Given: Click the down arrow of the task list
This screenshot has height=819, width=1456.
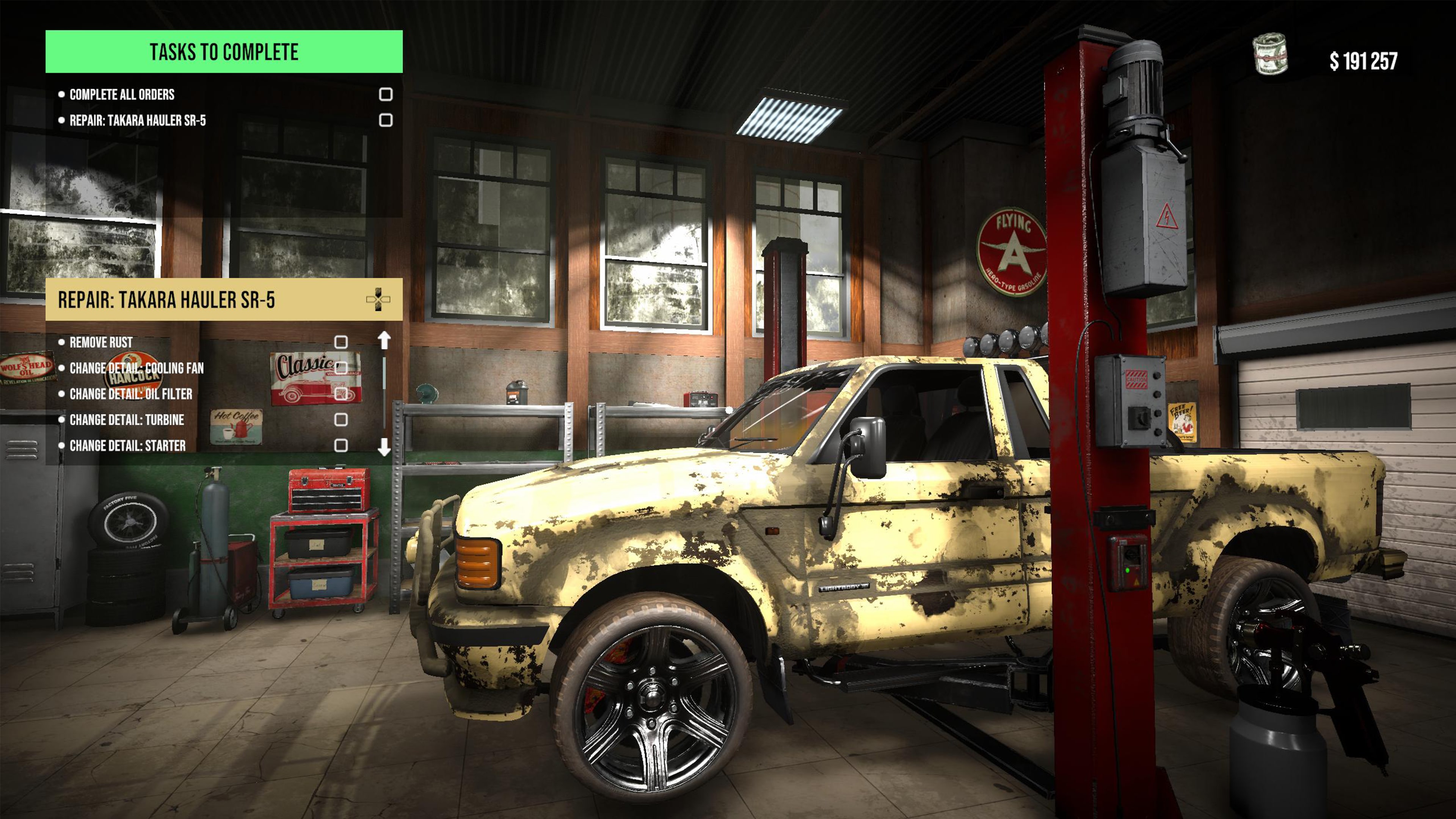Looking at the screenshot, I should coord(384,447).
